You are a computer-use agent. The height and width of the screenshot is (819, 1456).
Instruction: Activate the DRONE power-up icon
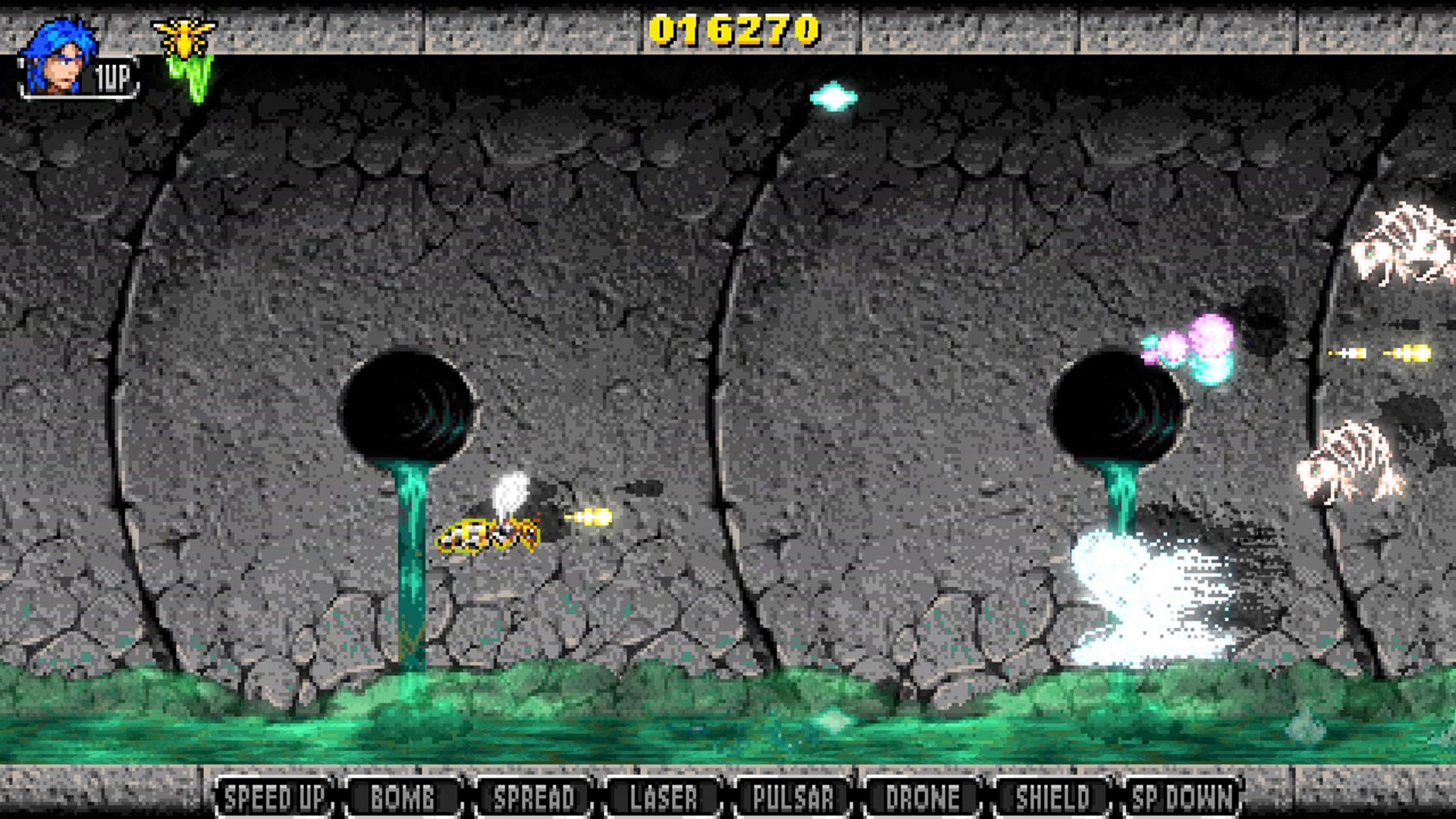tap(920, 797)
